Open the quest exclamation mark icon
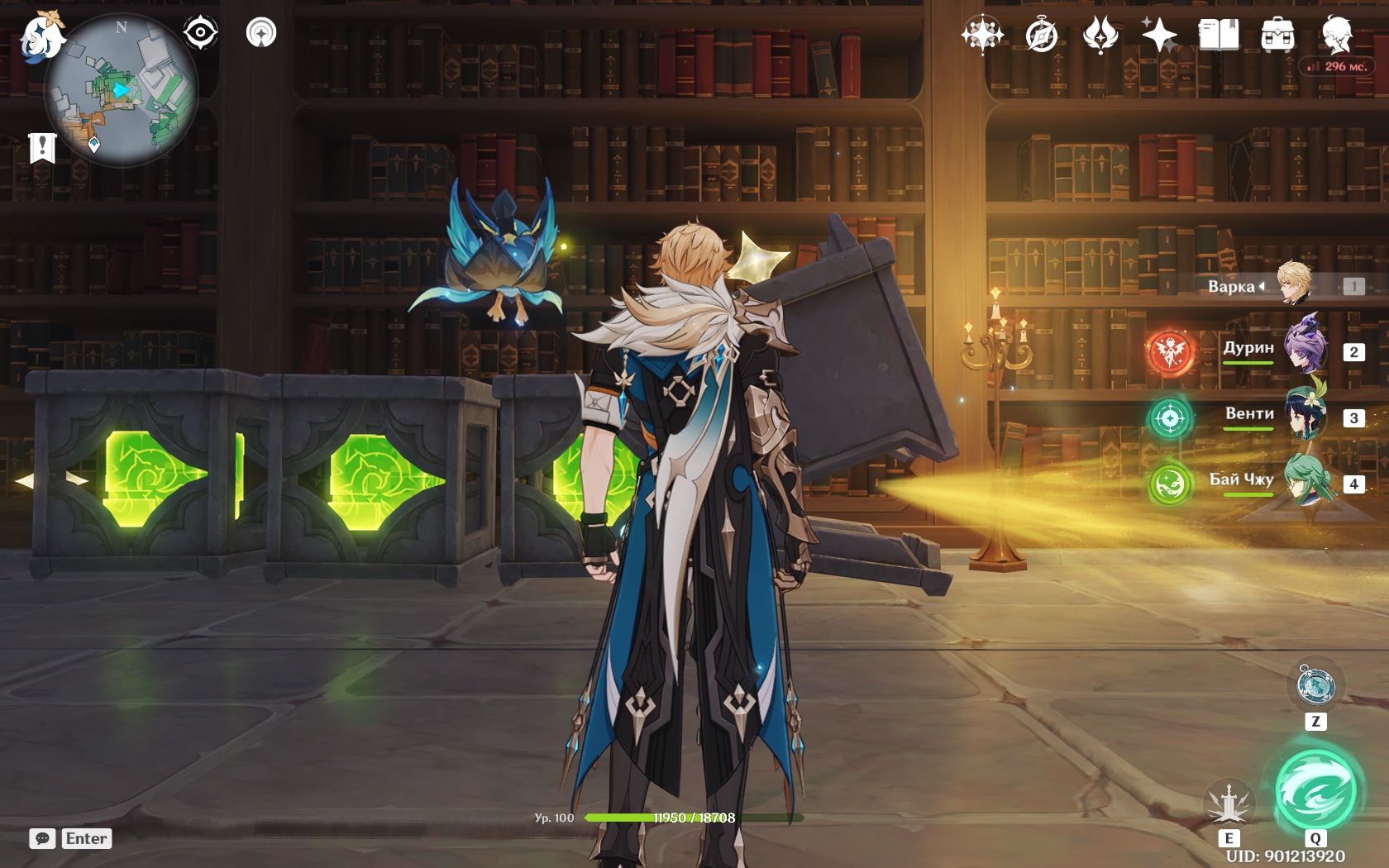This screenshot has height=868, width=1389. point(42,148)
